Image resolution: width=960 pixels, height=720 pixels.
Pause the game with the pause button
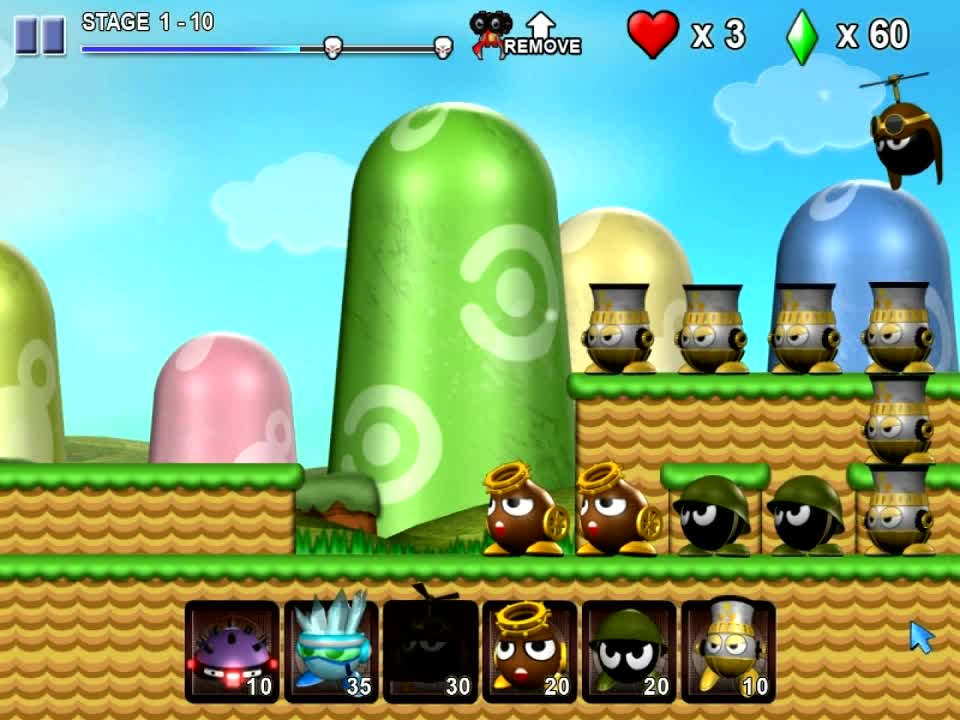tap(40, 35)
